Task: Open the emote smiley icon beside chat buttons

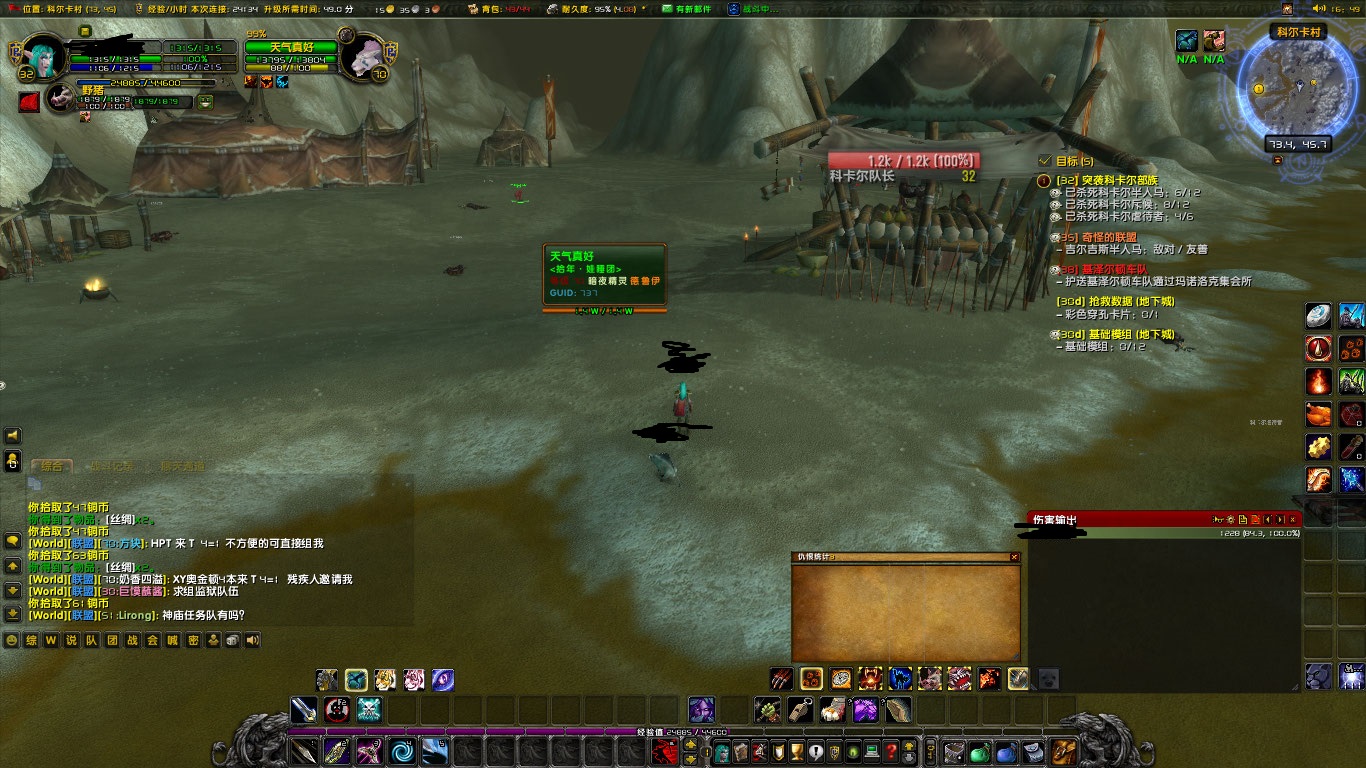Action: pyautogui.click(x=11, y=640)
